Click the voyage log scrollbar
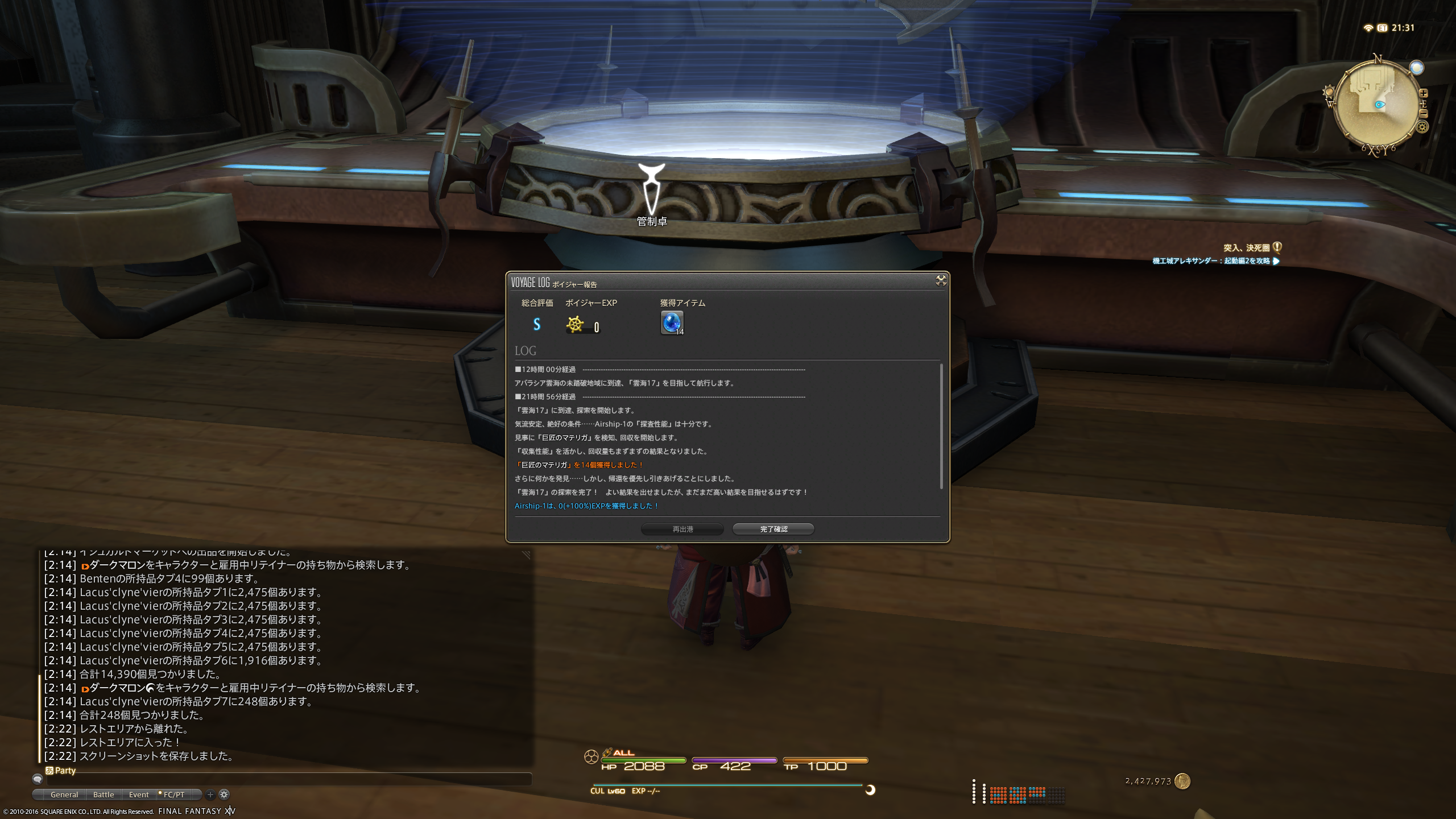The width and height of the screenshot is (1456, 819). tap(941, 425)
